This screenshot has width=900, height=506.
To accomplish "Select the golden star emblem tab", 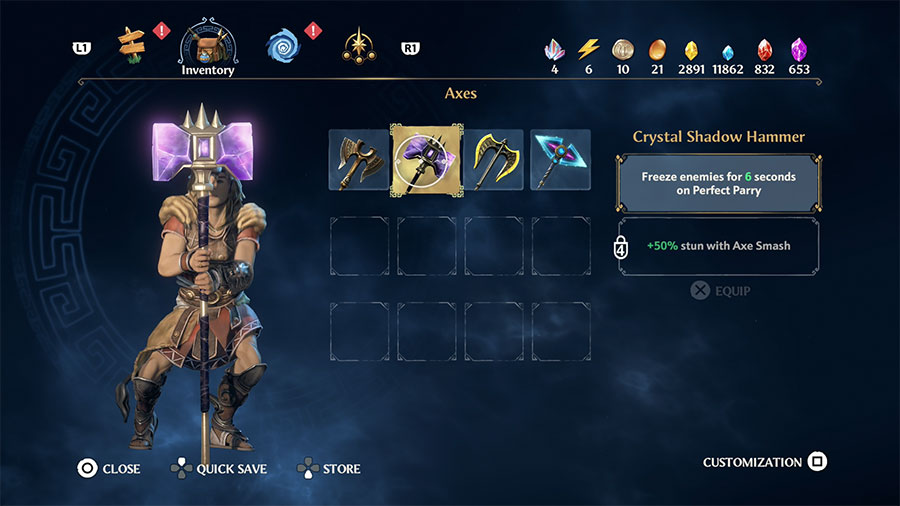I will (x=358, y=45).
